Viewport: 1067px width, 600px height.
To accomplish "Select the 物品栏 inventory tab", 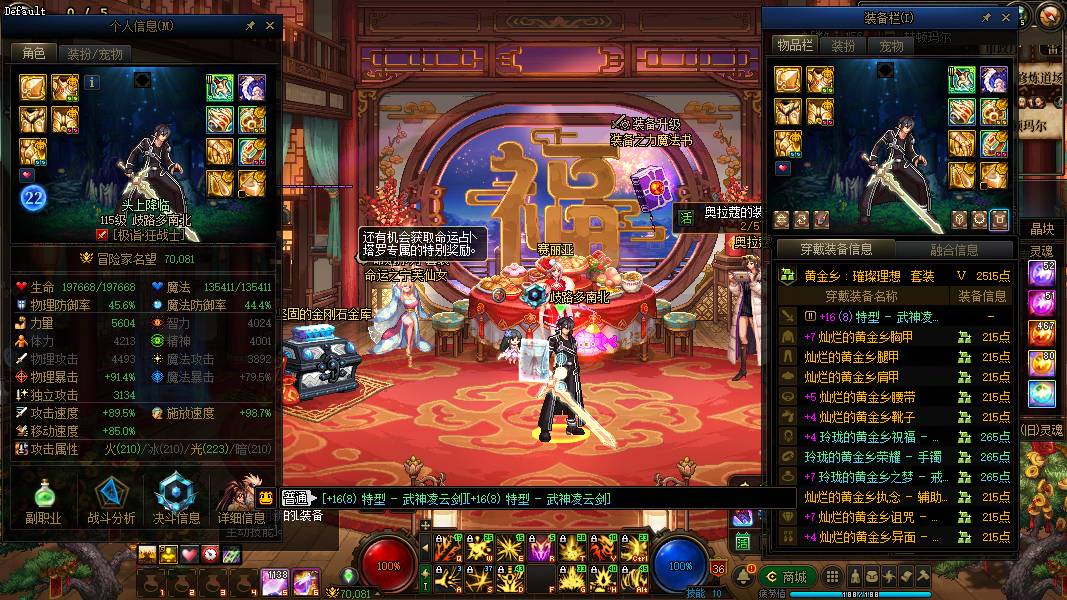I will (x=795, y=46).
